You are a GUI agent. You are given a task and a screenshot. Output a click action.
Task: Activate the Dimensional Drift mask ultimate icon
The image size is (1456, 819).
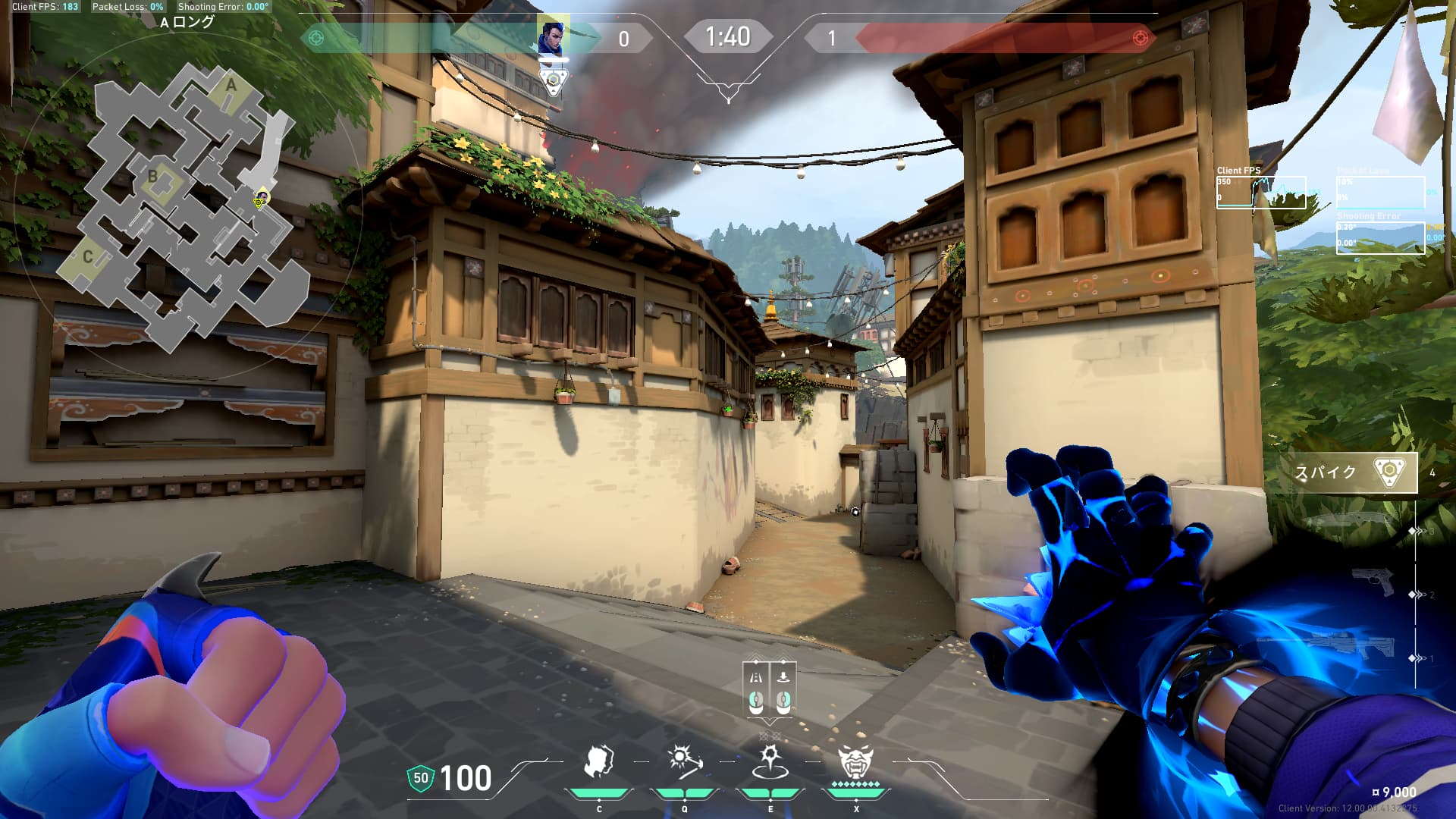(x=855, y=762)
